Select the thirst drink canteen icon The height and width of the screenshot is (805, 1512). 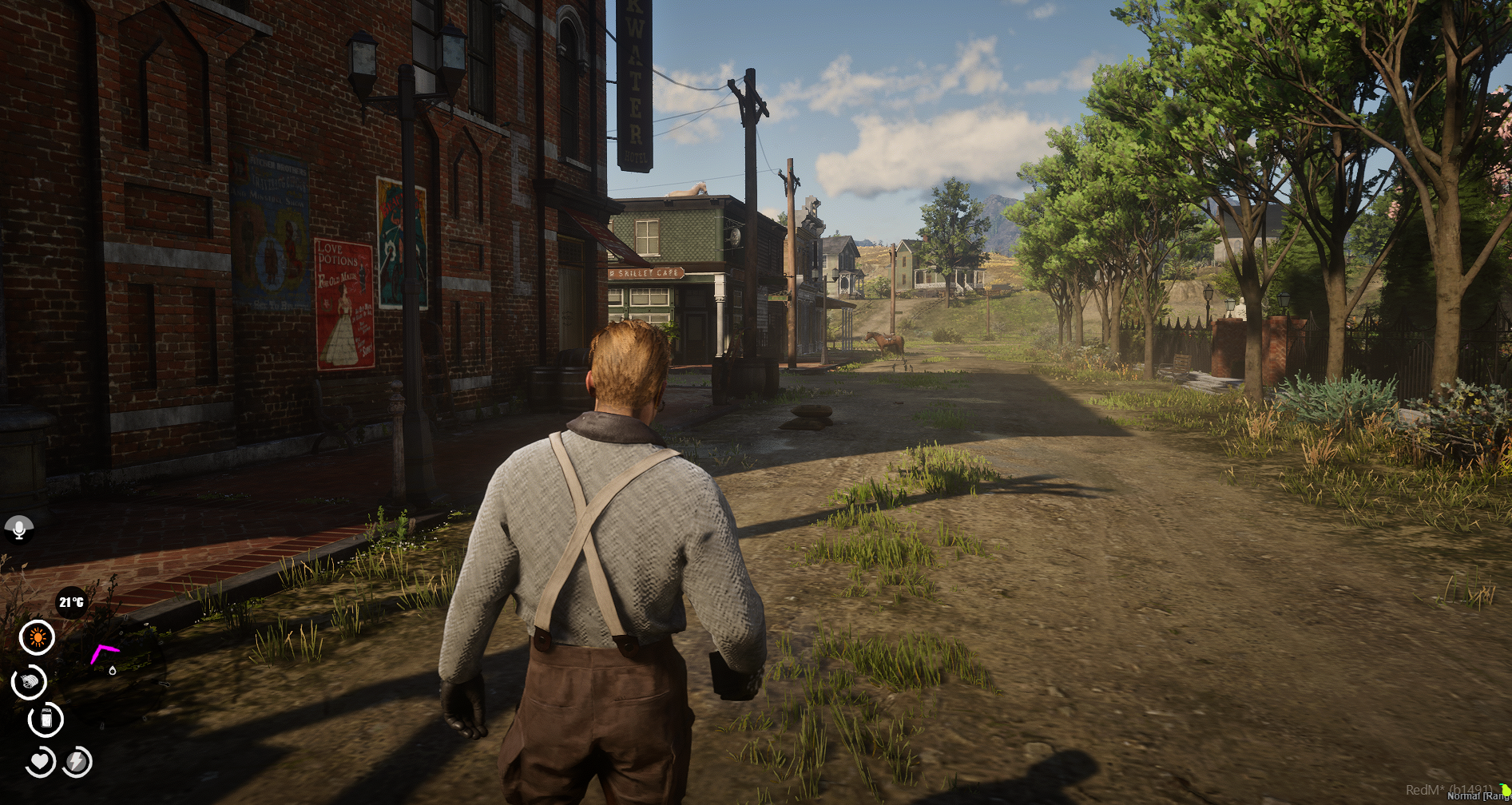(x=46, y=720)
